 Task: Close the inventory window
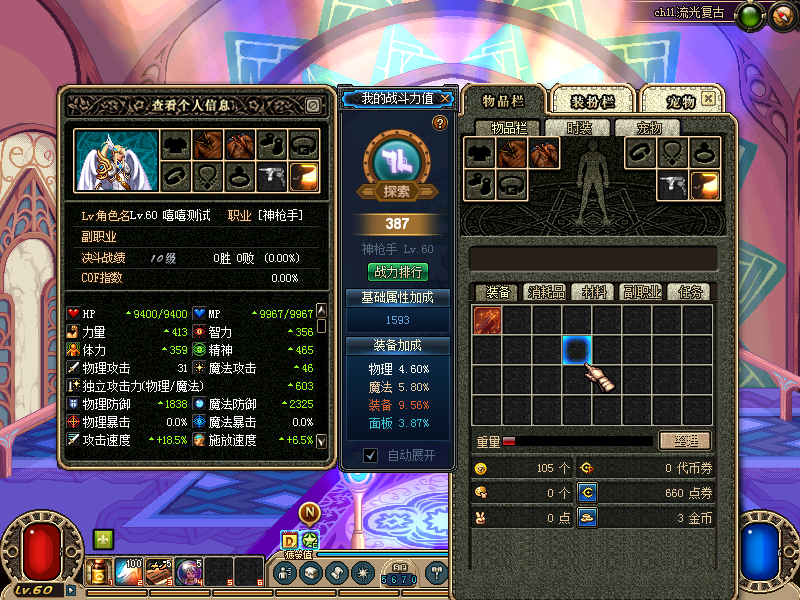(x=709, y=98)
